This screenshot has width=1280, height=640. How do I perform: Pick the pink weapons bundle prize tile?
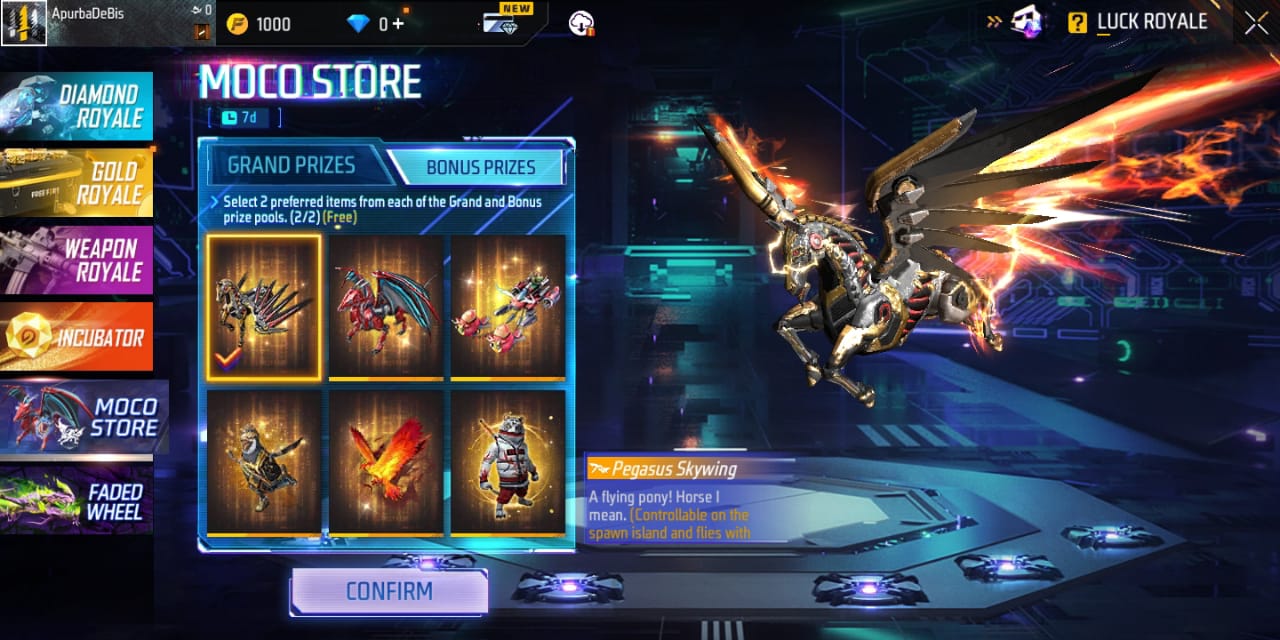point(508,307)
